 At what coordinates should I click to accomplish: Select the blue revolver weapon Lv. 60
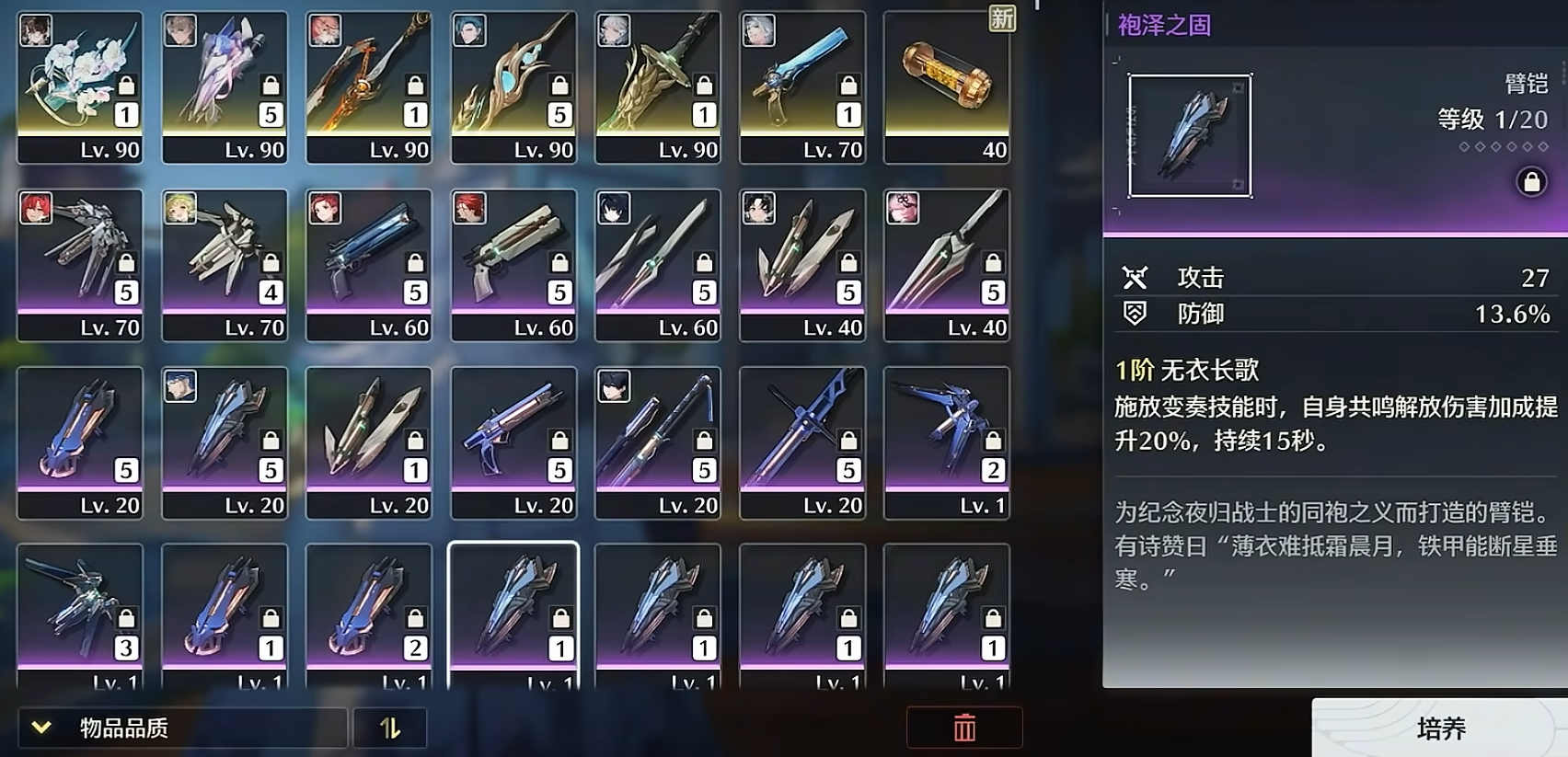click(x=369, y=265)
